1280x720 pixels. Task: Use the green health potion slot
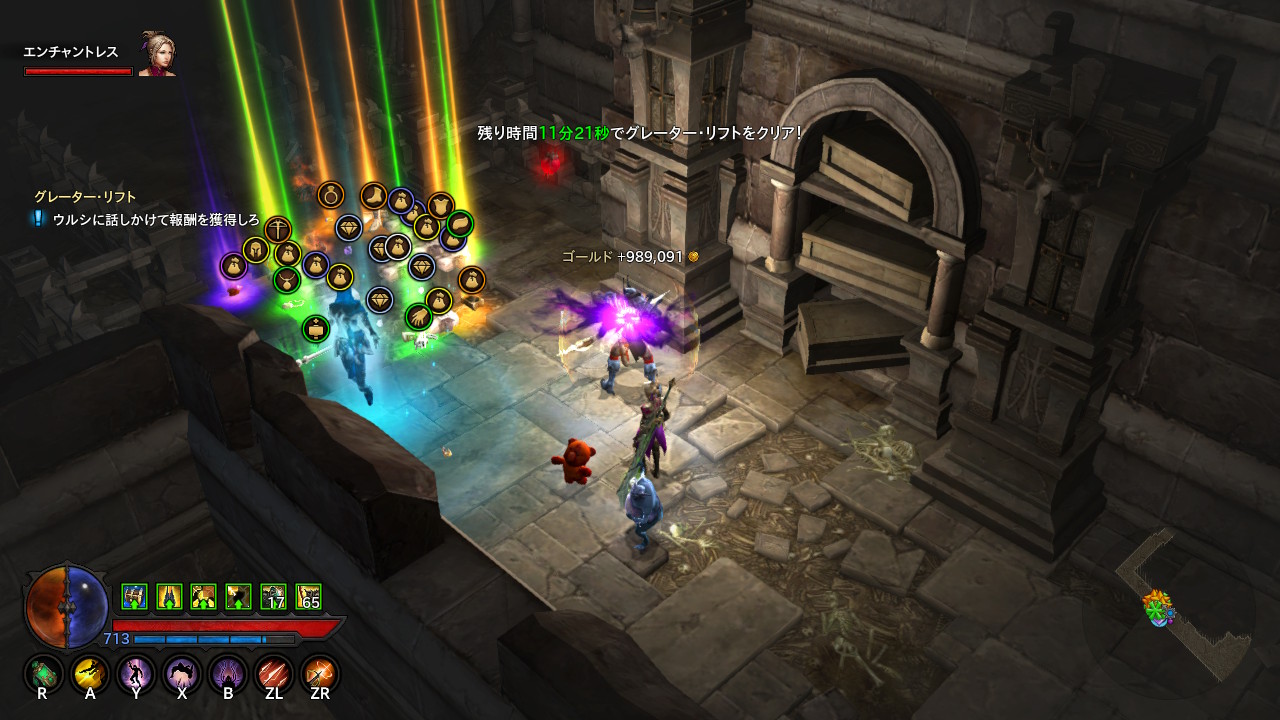click(x=44, y=674)
